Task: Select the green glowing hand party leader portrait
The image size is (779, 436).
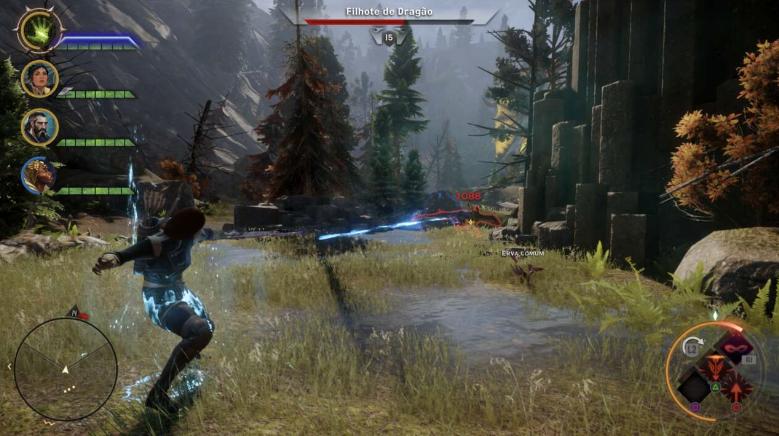Action: coord(40,30)
